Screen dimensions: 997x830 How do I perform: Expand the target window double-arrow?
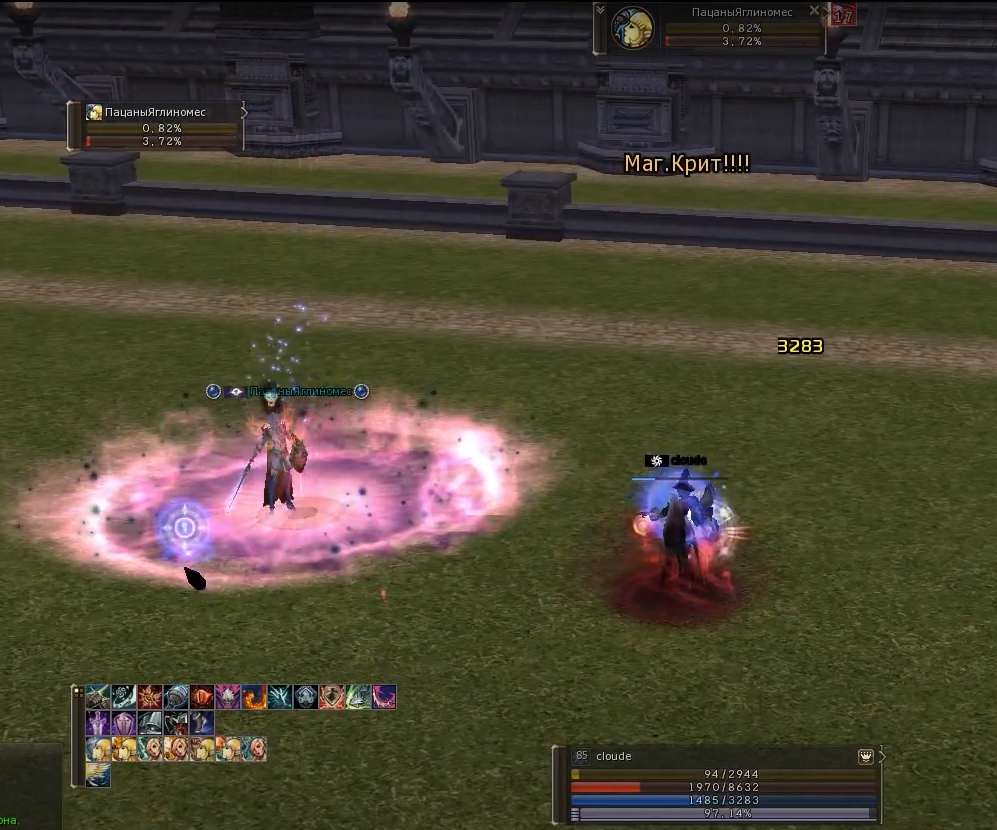(x=600, y=11)
